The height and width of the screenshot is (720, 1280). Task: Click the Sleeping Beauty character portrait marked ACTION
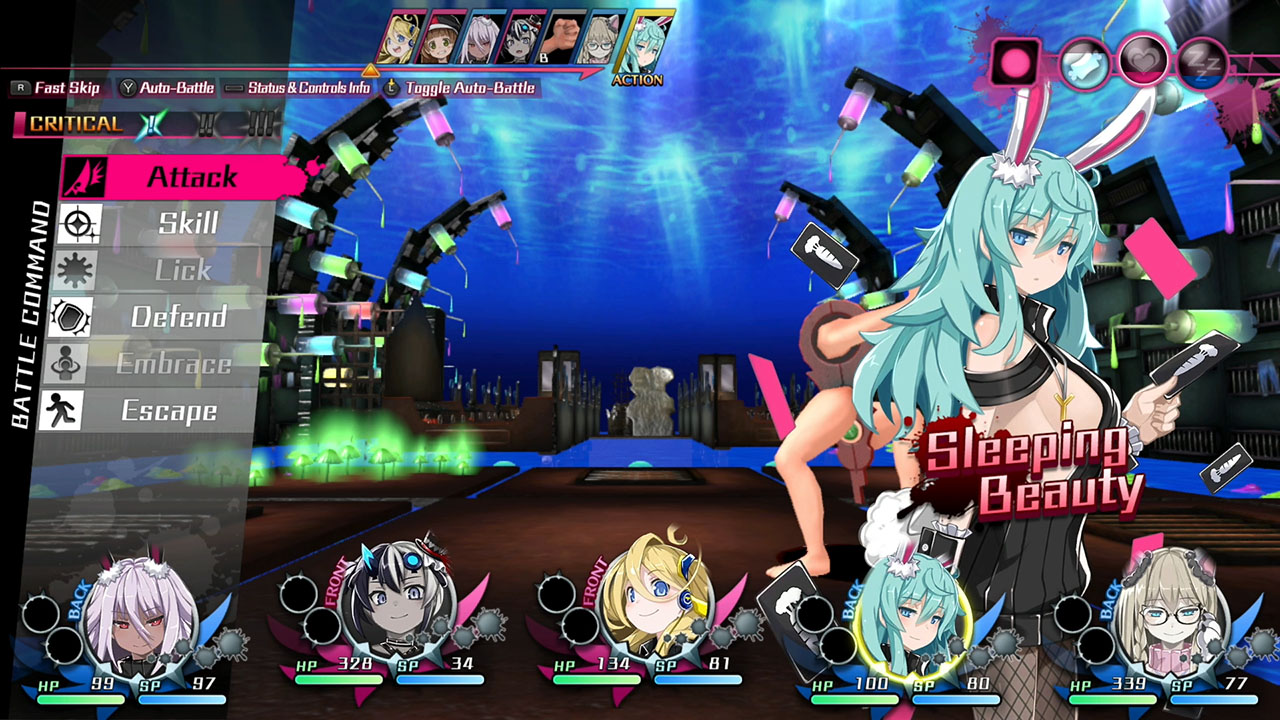[645, 40]
